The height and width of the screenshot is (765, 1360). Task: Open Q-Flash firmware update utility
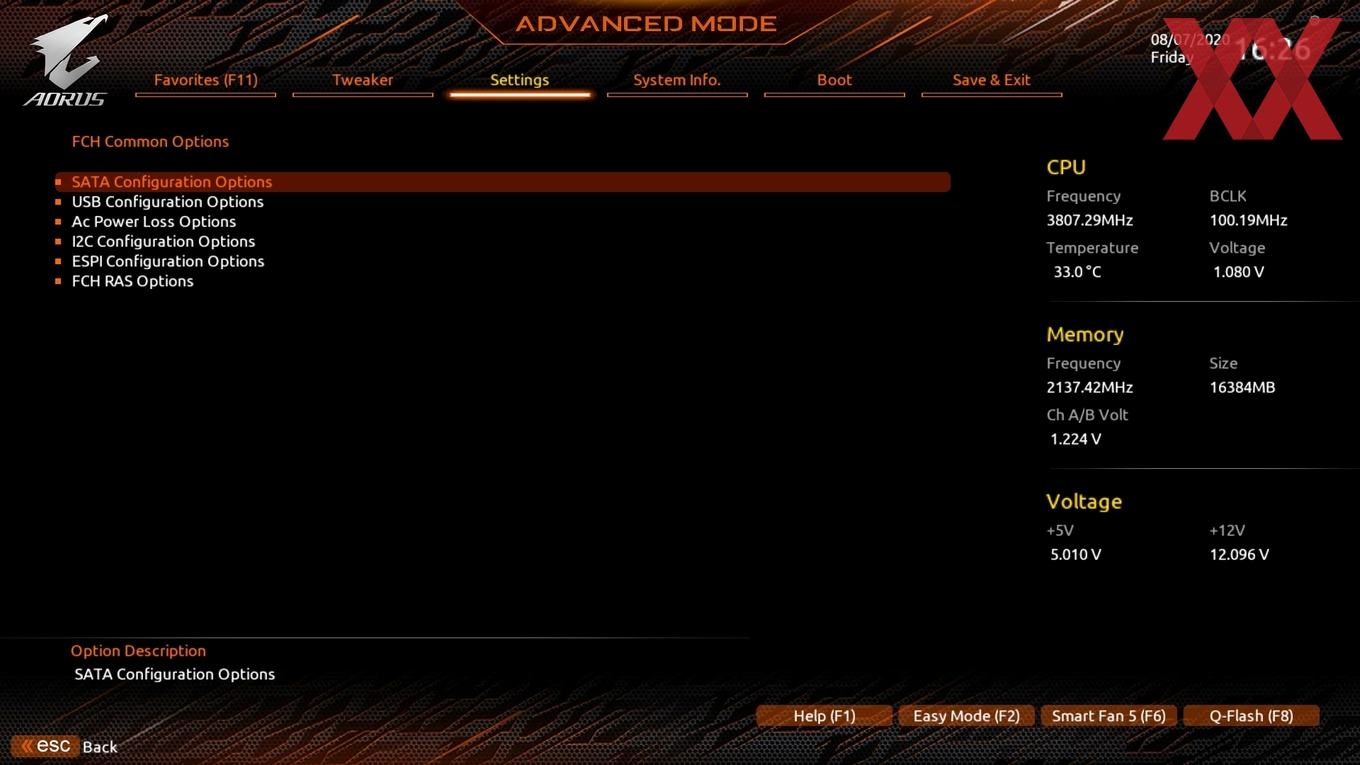pos(1250,715)
